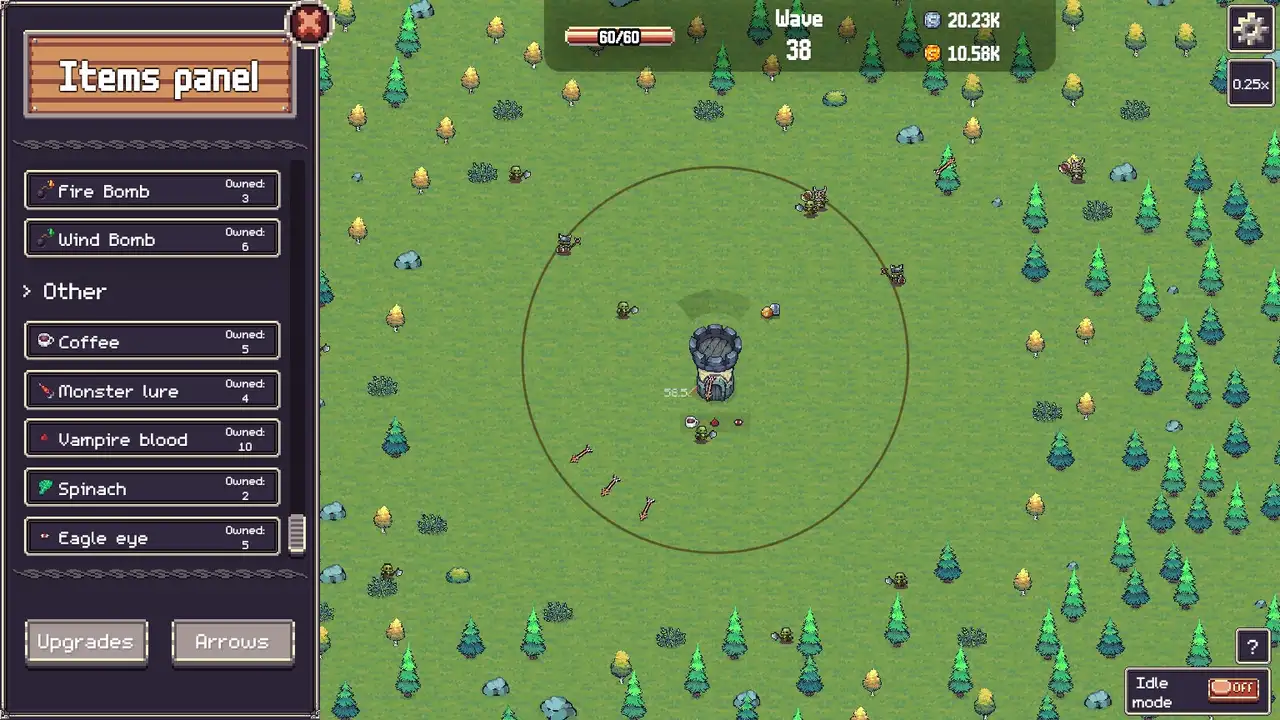Choose the Vampire blood item

(x=152, y=439)
